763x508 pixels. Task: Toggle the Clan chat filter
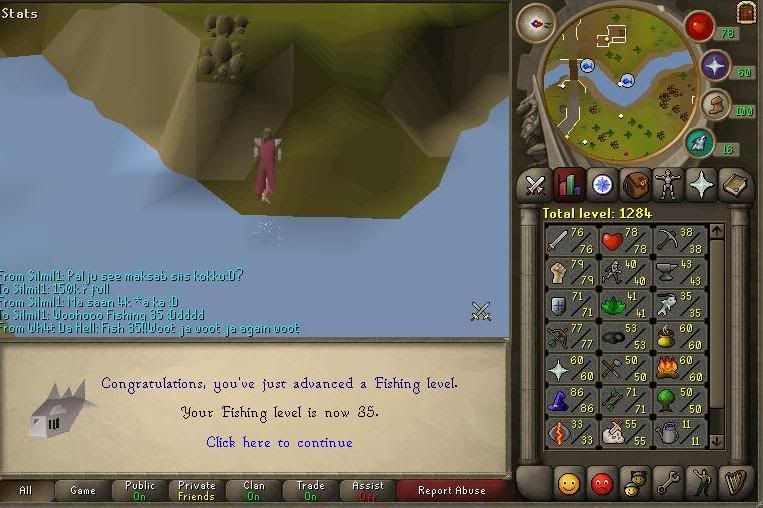(x=253, y=490)
